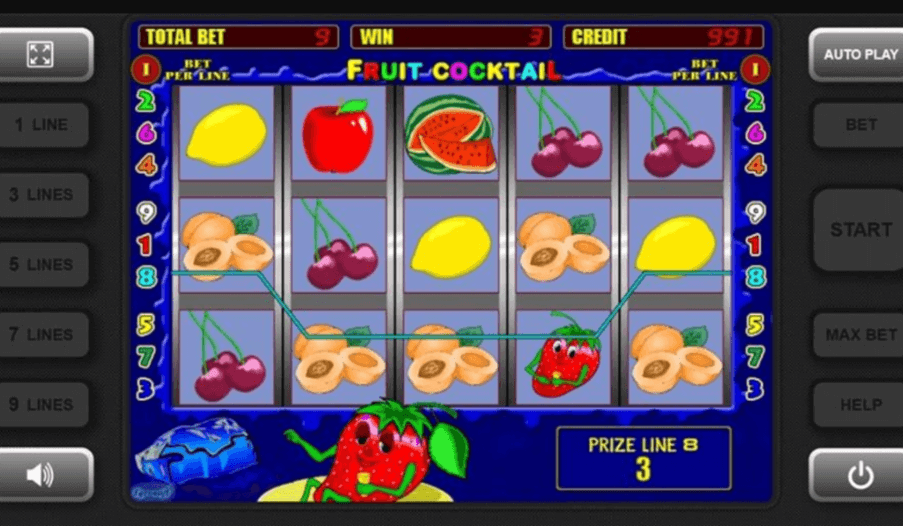Click the BET button
This screenshot has width=904, height=526.
pos(859,125)
